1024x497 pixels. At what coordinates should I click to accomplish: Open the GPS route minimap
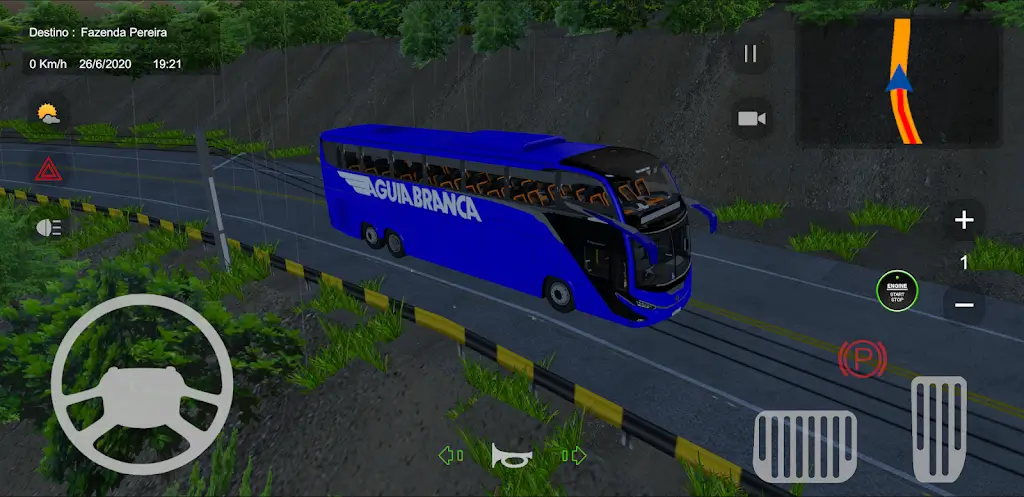[899, 82]
